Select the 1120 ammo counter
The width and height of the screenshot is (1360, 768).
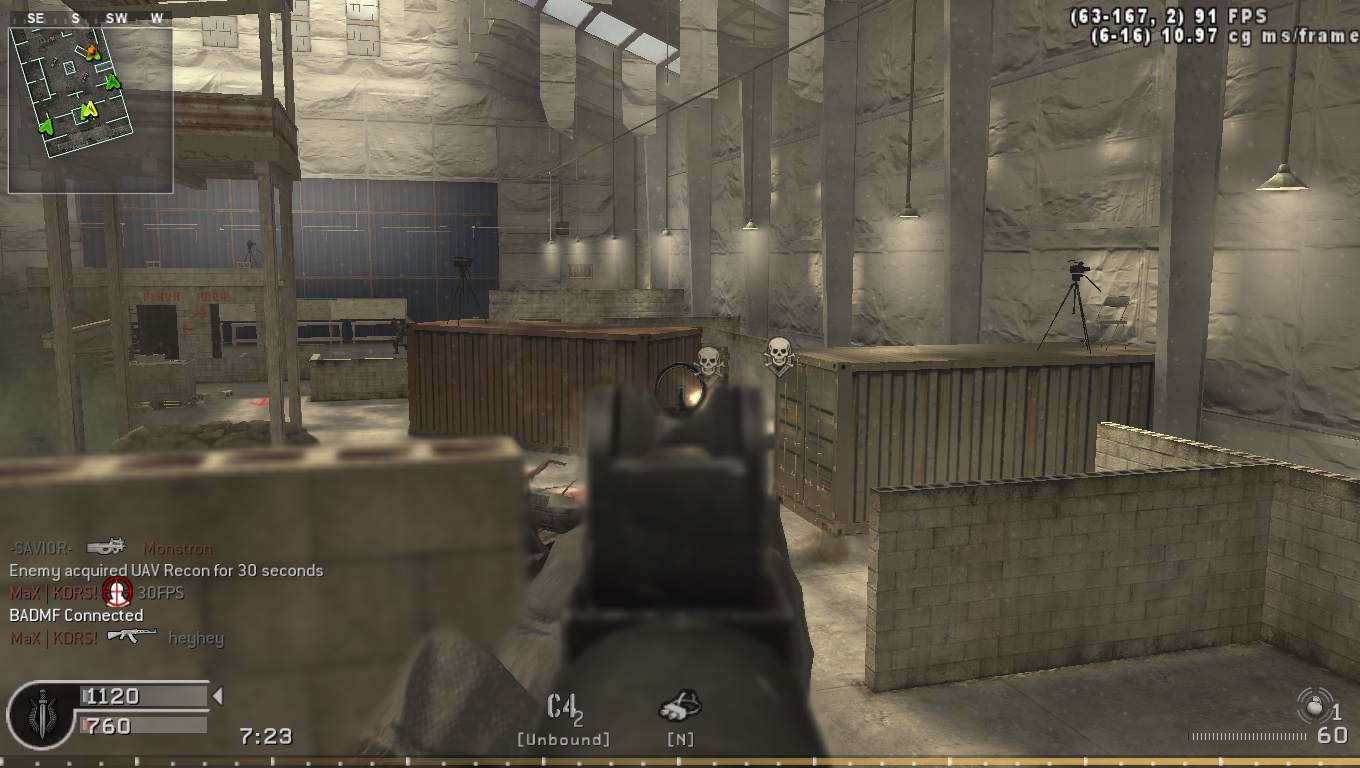click(x=110, y=696)
